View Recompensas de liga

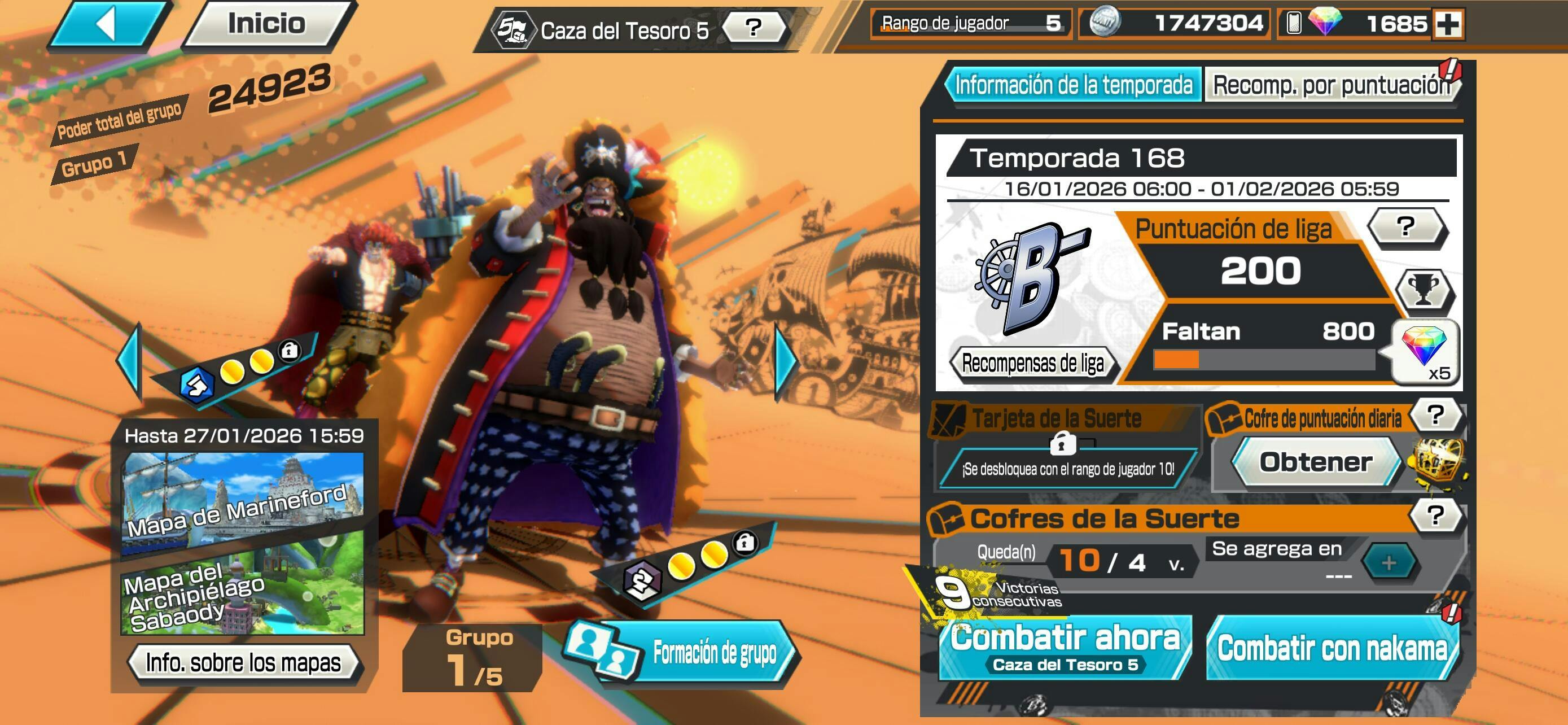(1032, 364)
